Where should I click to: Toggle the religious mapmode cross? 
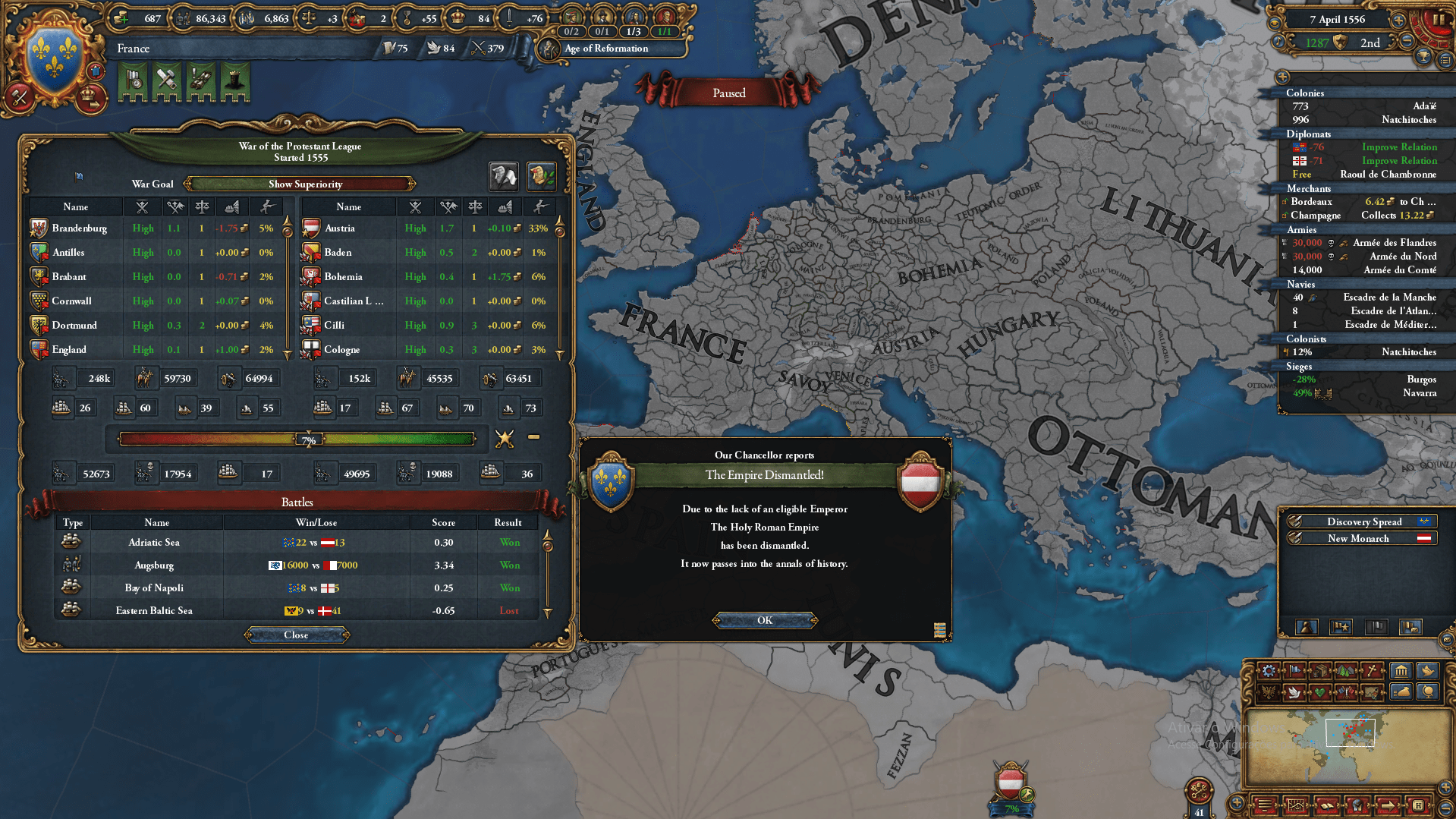(x=1373, y=671)
